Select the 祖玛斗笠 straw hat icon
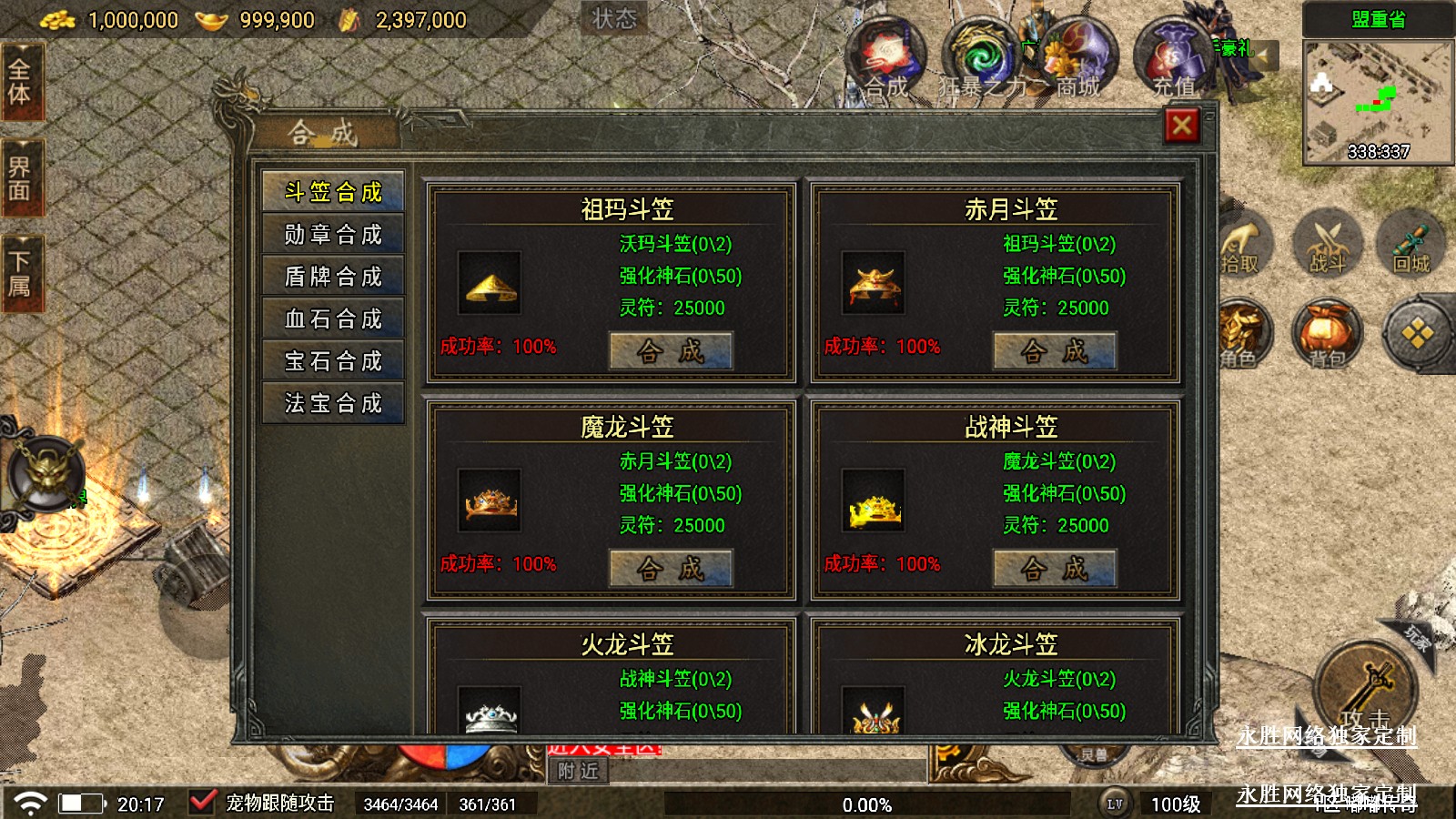This screenshot has height=819, width=1456. (490, 284)
